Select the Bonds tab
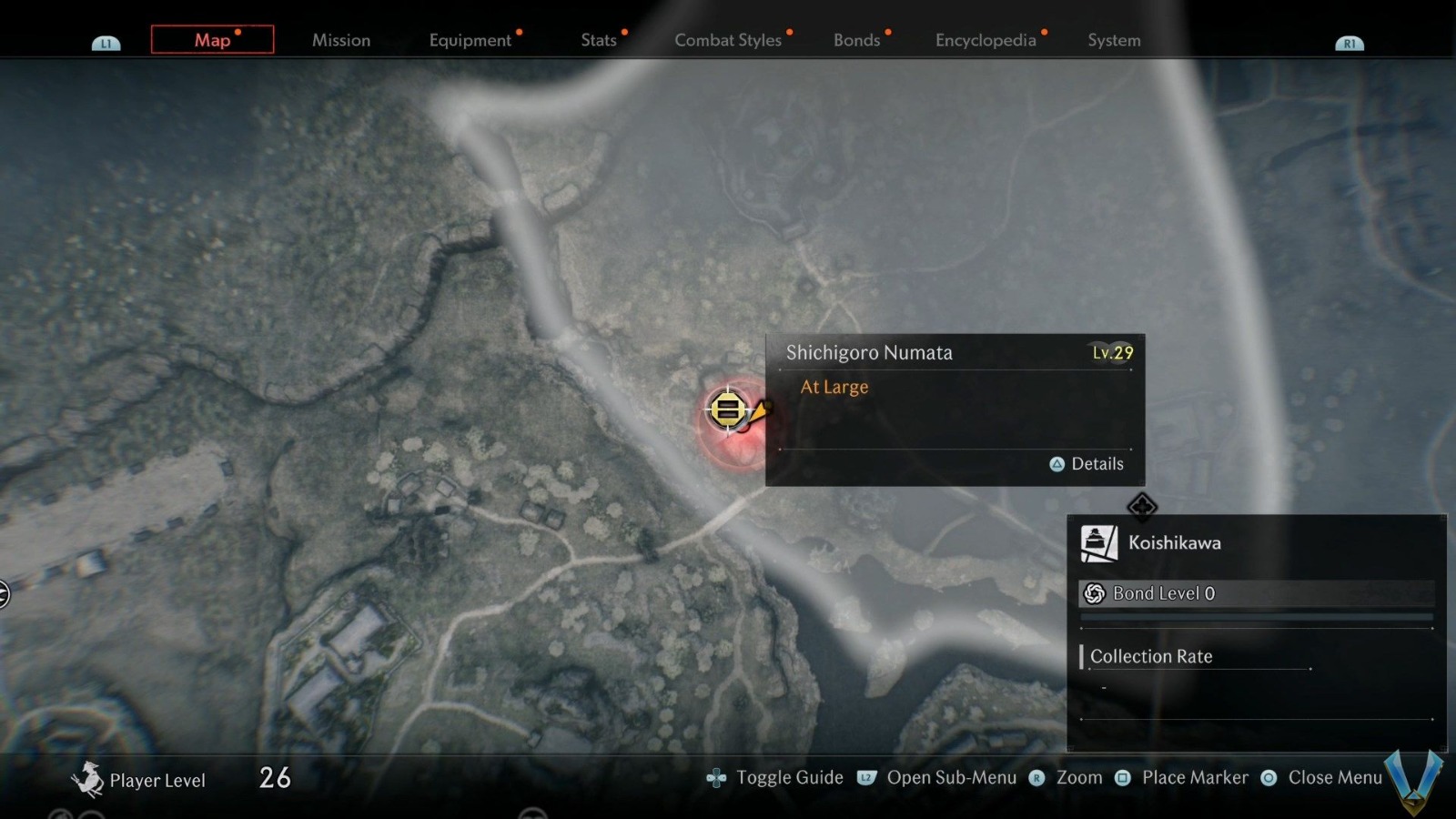This screenshot has height=819, width=1456. point(856,40)
